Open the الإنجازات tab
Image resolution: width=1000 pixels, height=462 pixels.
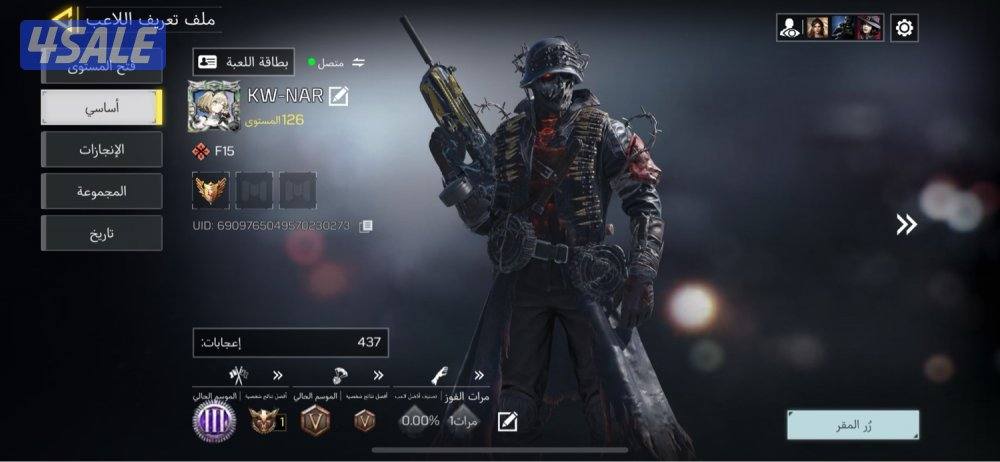pyautogui.click(x=101, y=150)
